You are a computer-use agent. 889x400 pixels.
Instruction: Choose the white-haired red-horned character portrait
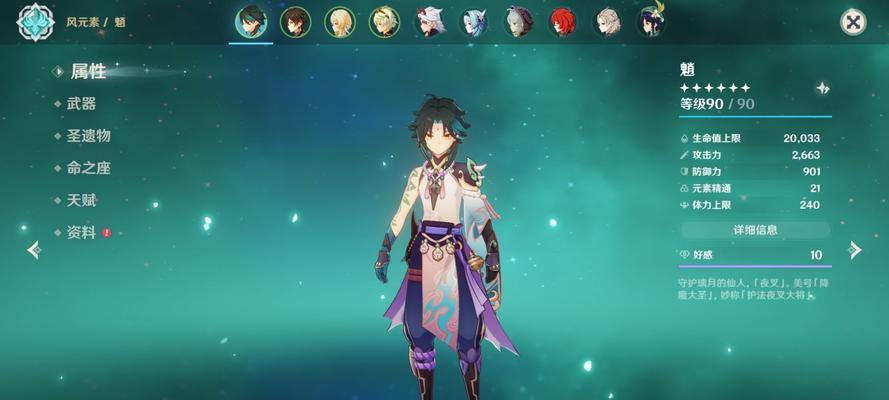click(x=430, y=22)
